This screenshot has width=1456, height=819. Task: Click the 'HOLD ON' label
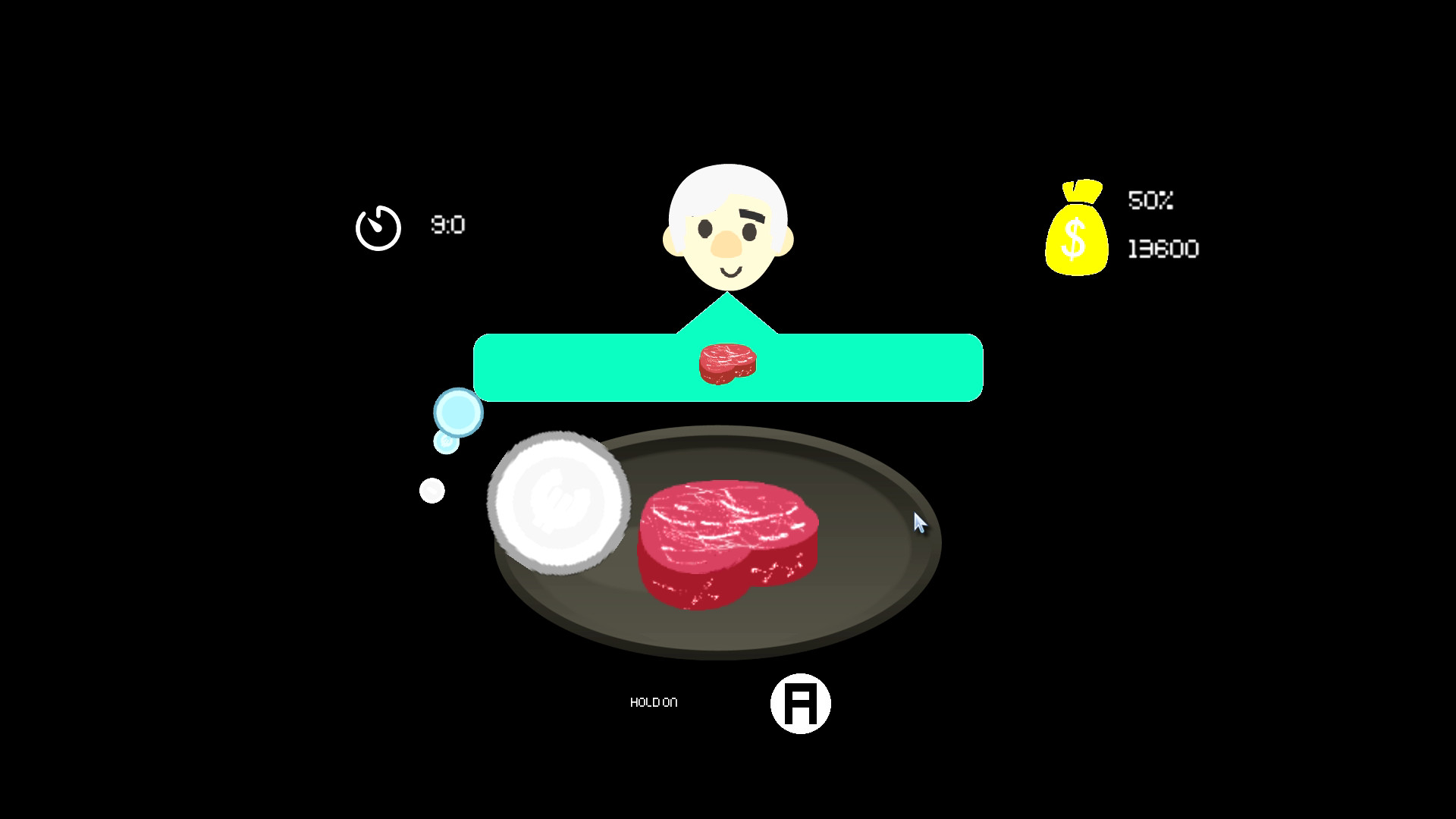click(654, 702)
